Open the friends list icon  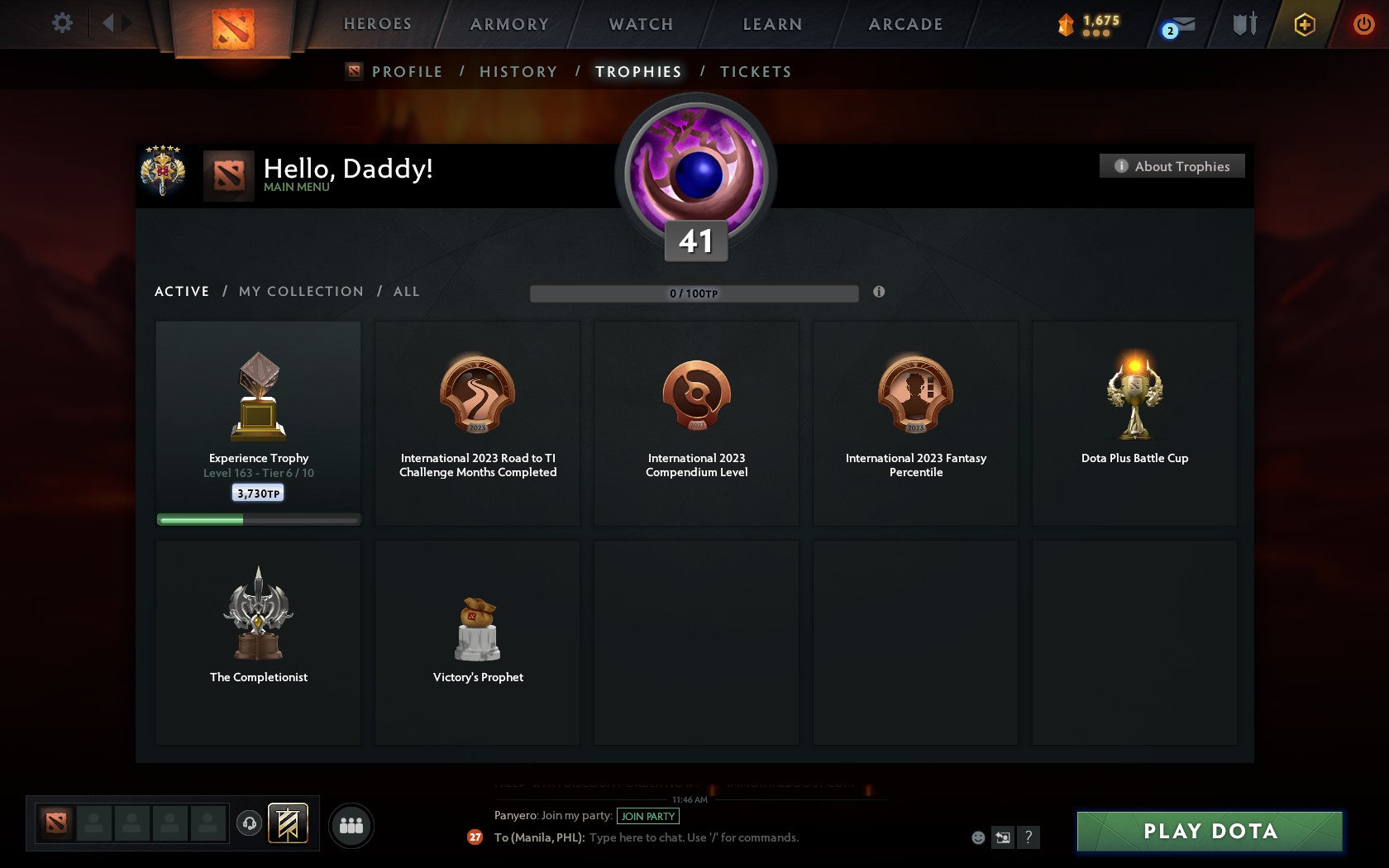coord(352,823)
